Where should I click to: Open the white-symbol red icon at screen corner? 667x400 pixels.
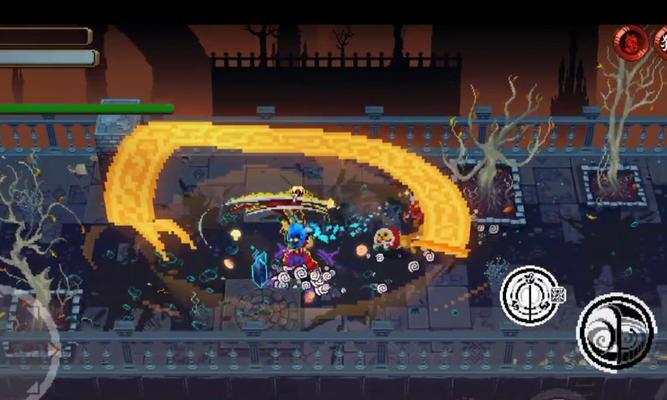tap(661, 42)
